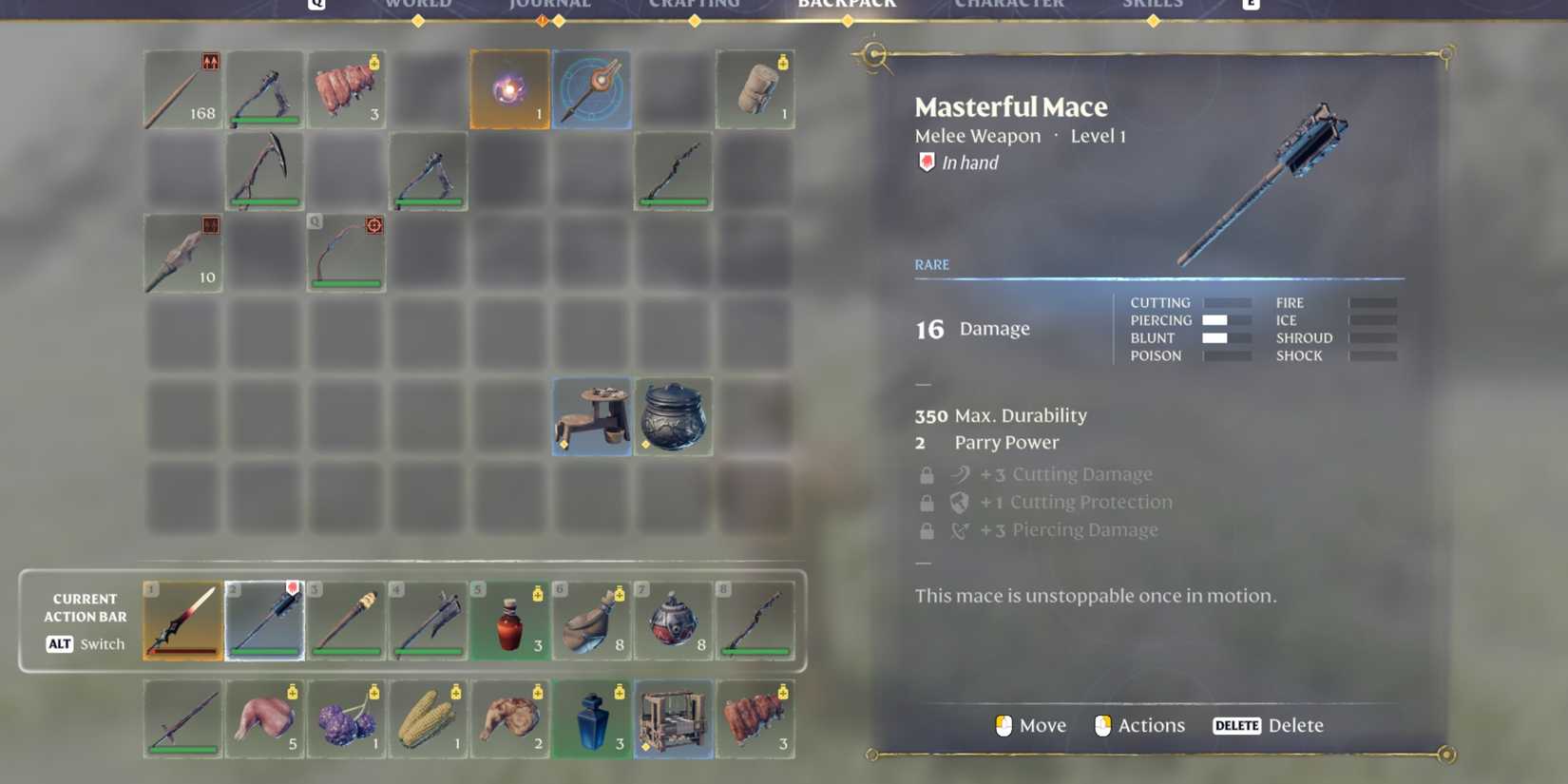This screenshot has height=784, width=1568.
Task: Select the purple orb in the backpack
Action: pyautogui.click(x=509, y=88)
